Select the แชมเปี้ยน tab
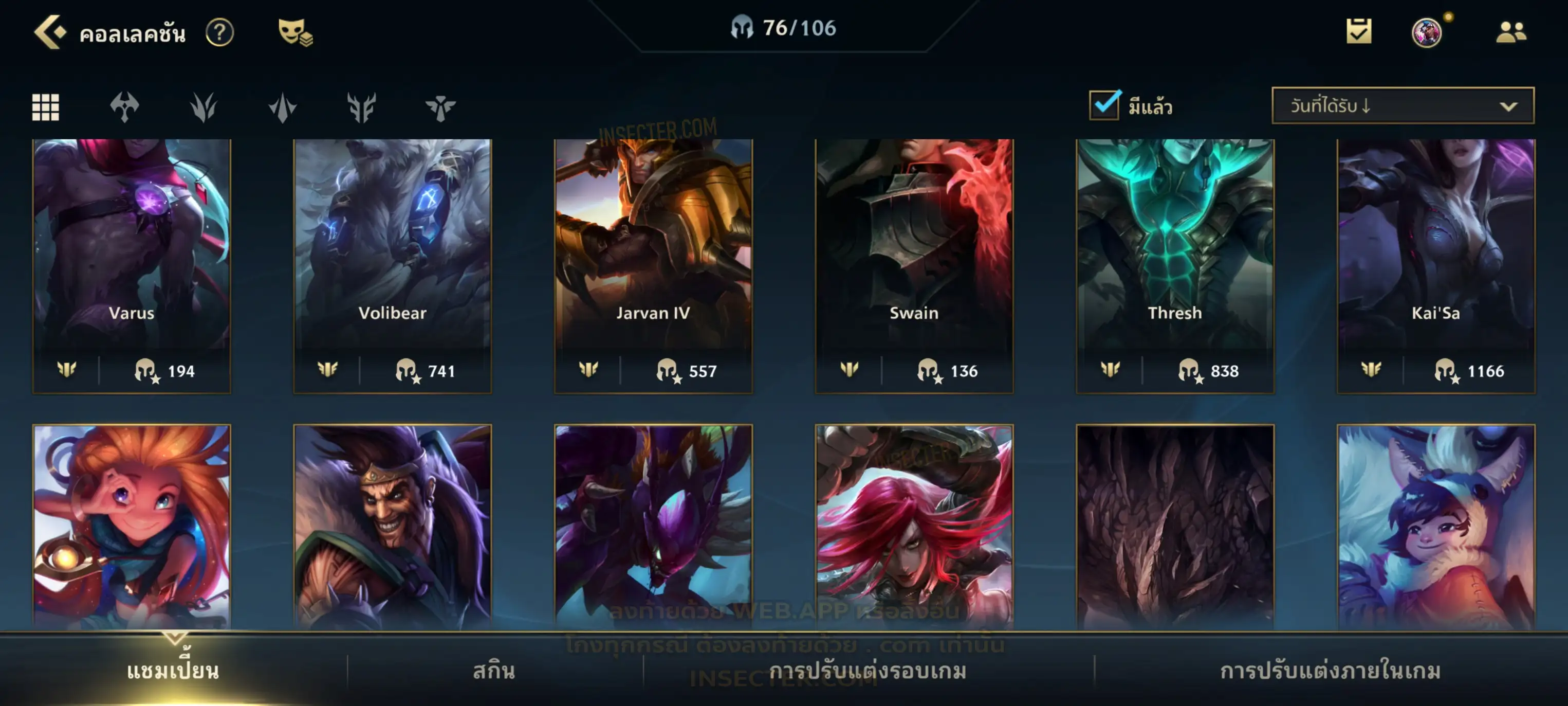 click(173, 671)
